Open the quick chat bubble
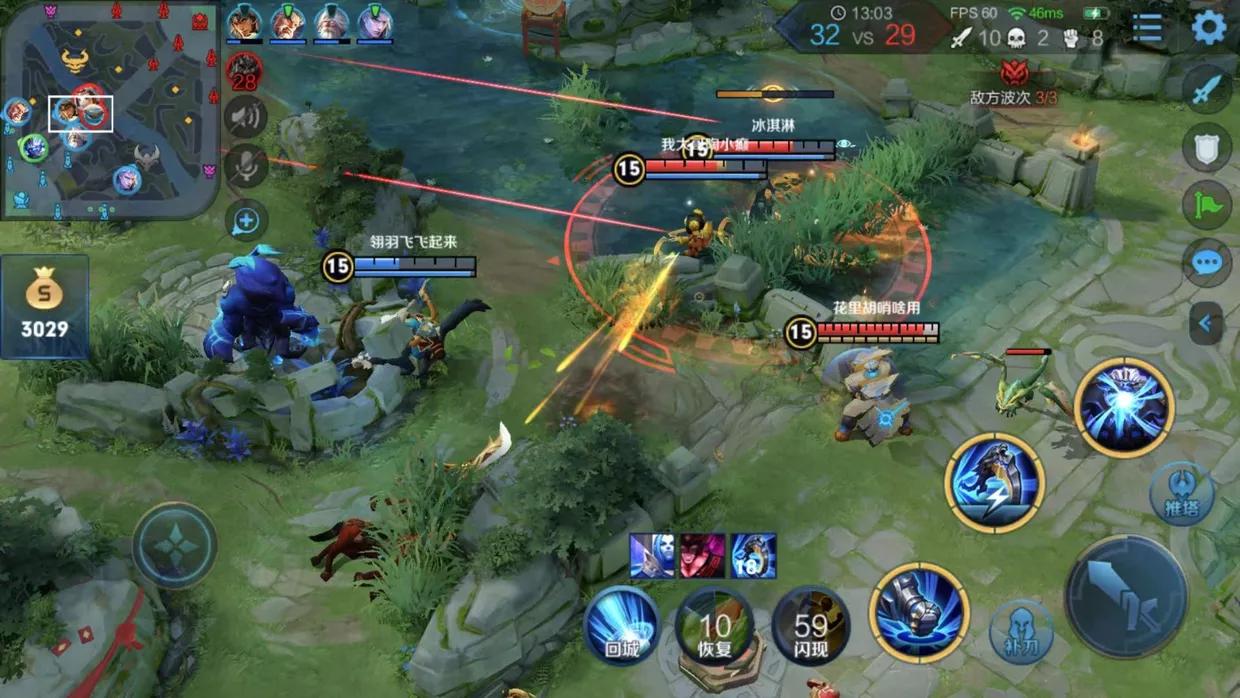The width and height of the screenshot is (1240, 698). (1207, 263)
